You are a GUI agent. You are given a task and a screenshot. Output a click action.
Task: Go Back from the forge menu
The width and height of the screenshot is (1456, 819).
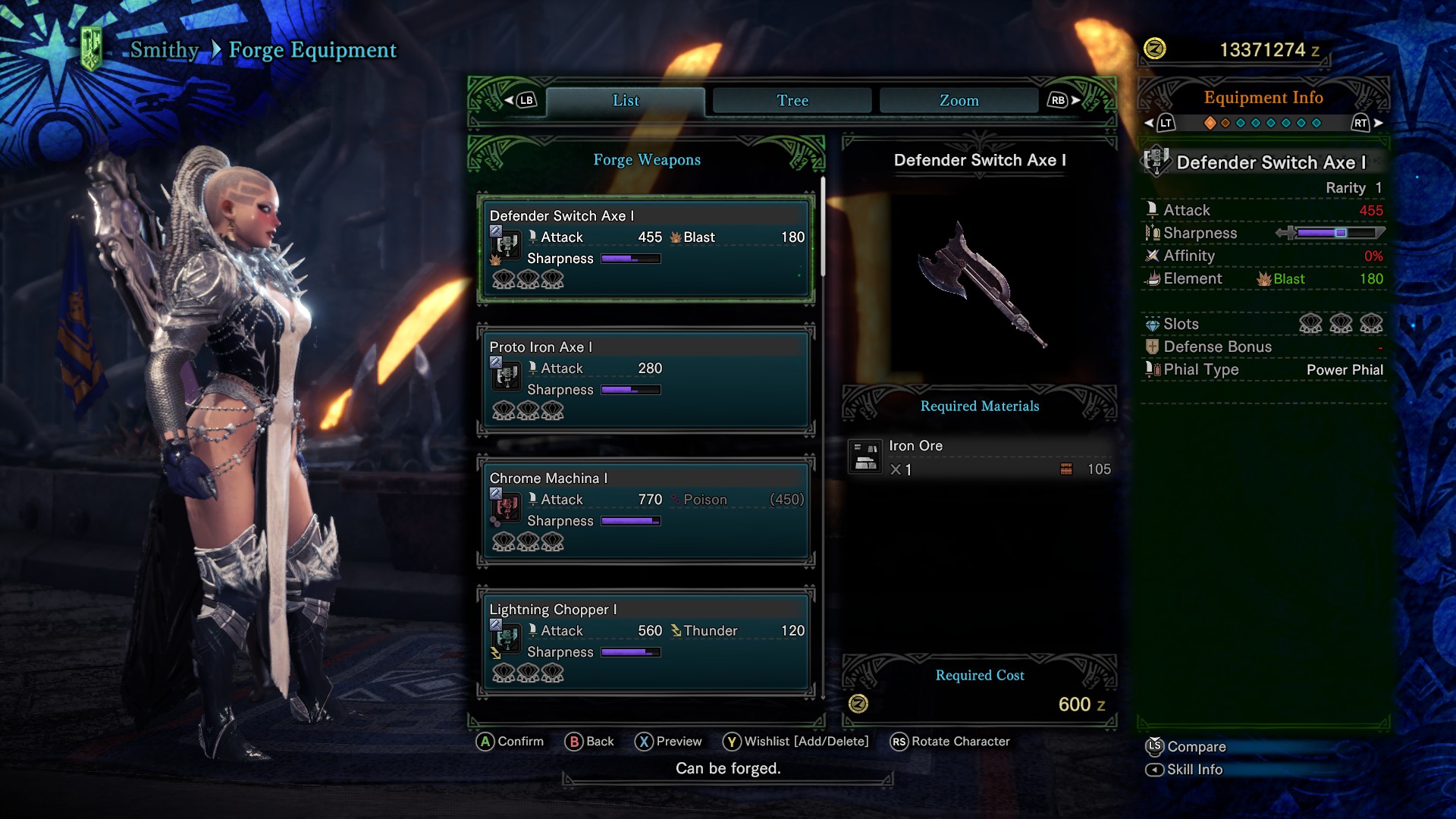[x=590, y=742]
